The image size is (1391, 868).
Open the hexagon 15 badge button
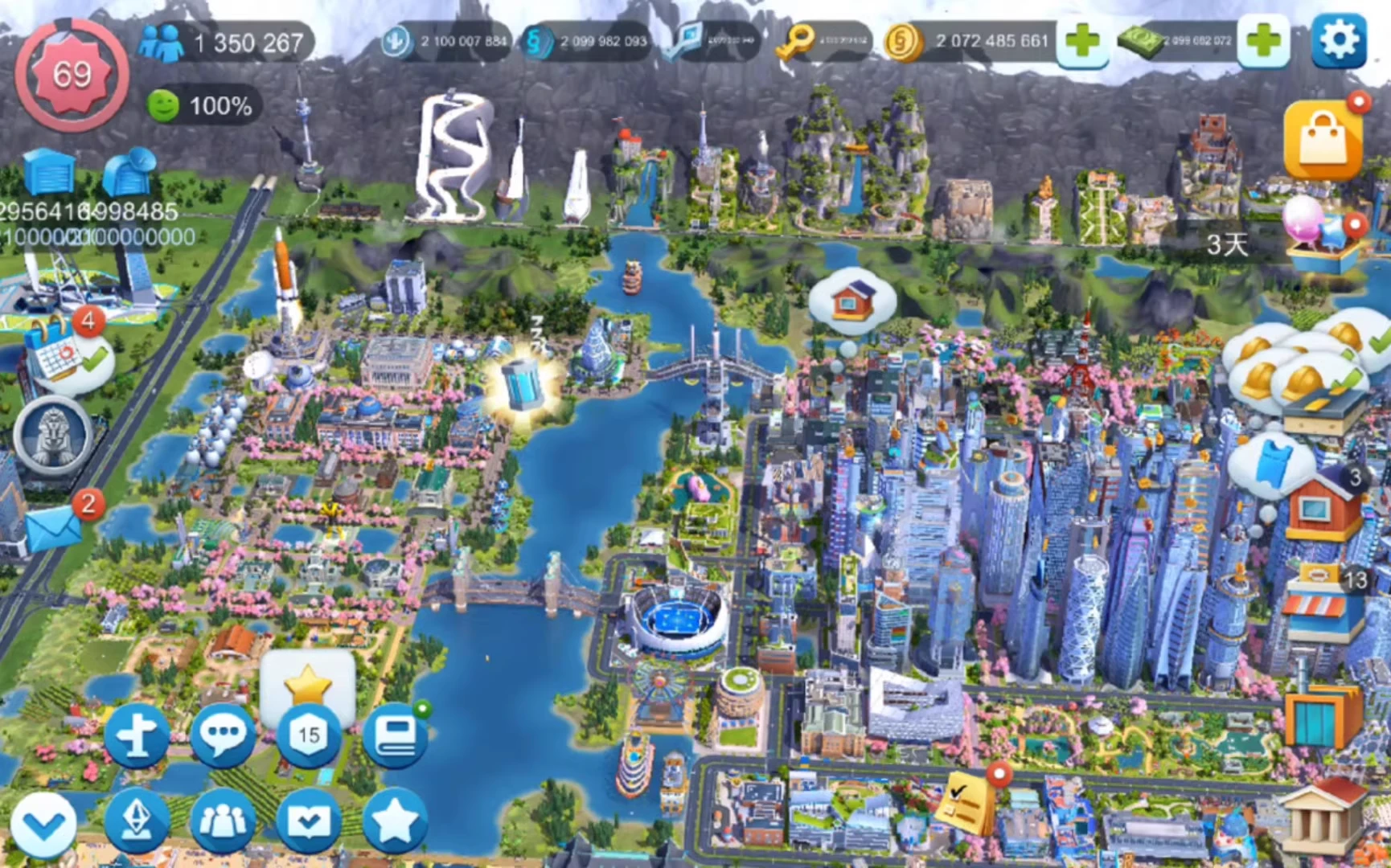[x=309, y=735]
